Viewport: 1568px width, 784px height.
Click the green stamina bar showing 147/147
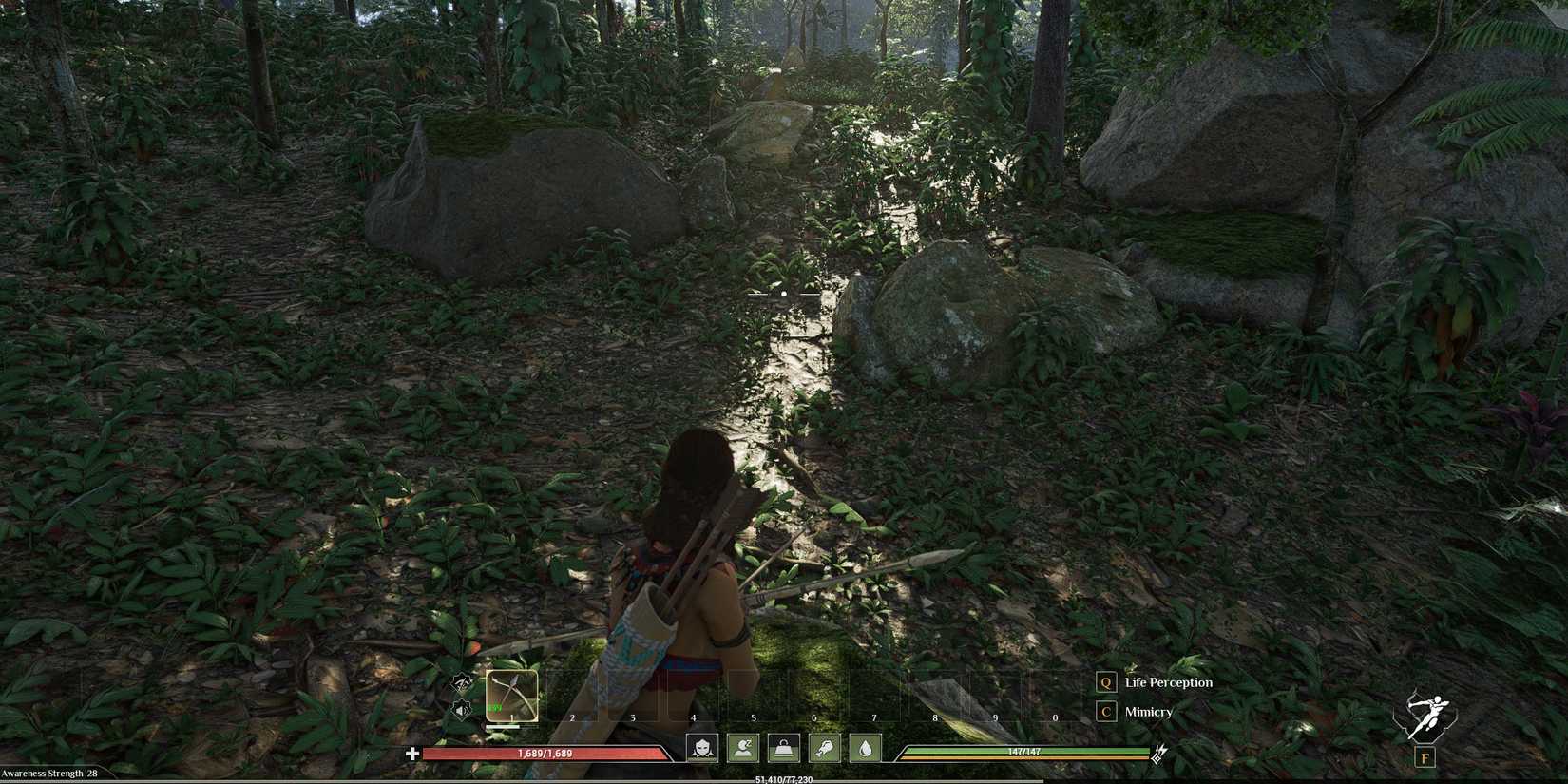coord(1026,751)
